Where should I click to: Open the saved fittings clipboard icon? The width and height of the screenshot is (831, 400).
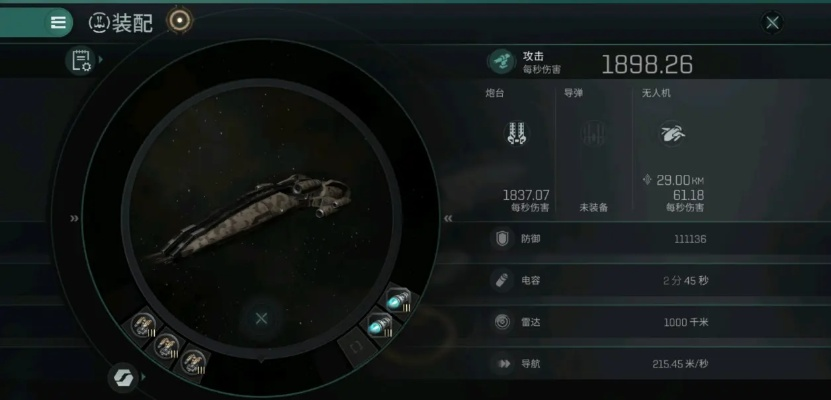(79, 61)
